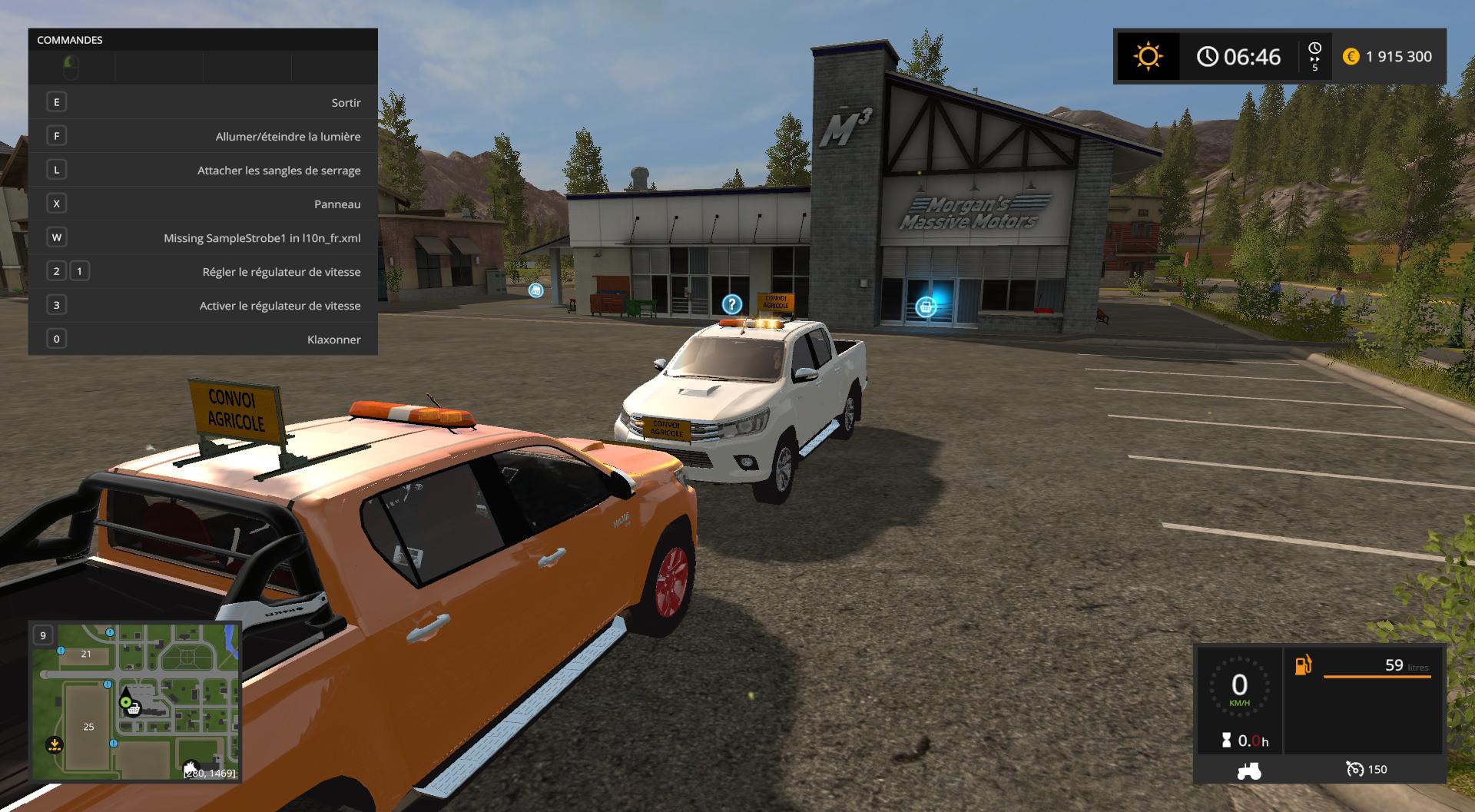Open the minimap in the corner
The height and width of the screenshot is (812, 1475).
(x=135, y=701)
